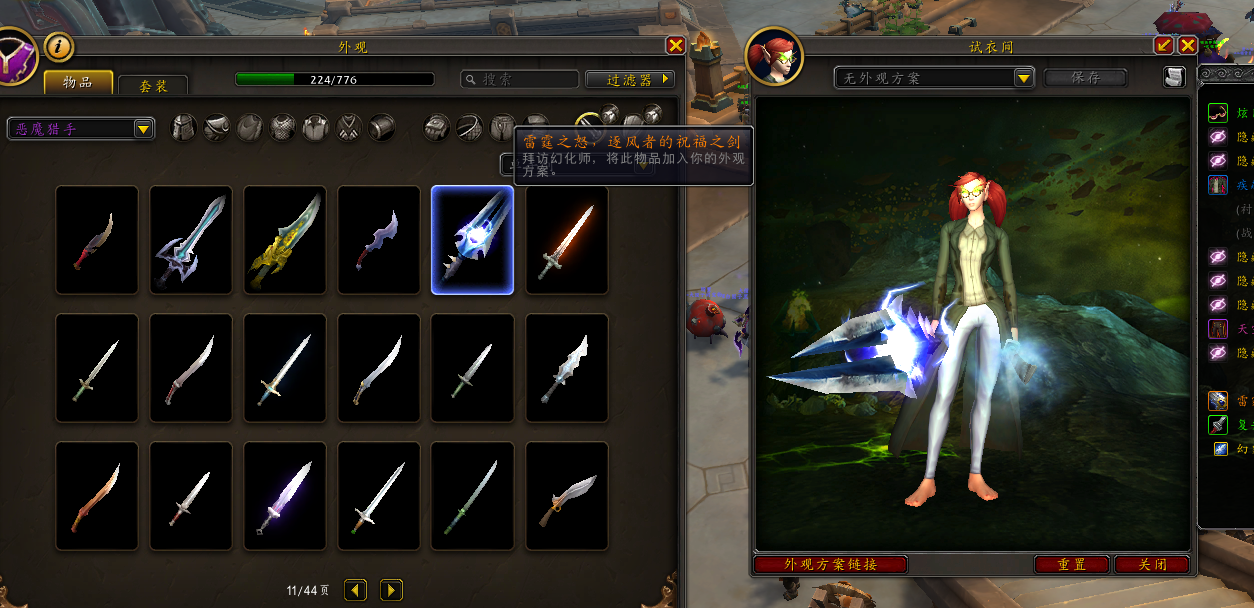Screen dimensions: 1254x608
Task: Pick the glowing orange flame sword
Action: tap(567, 240)
